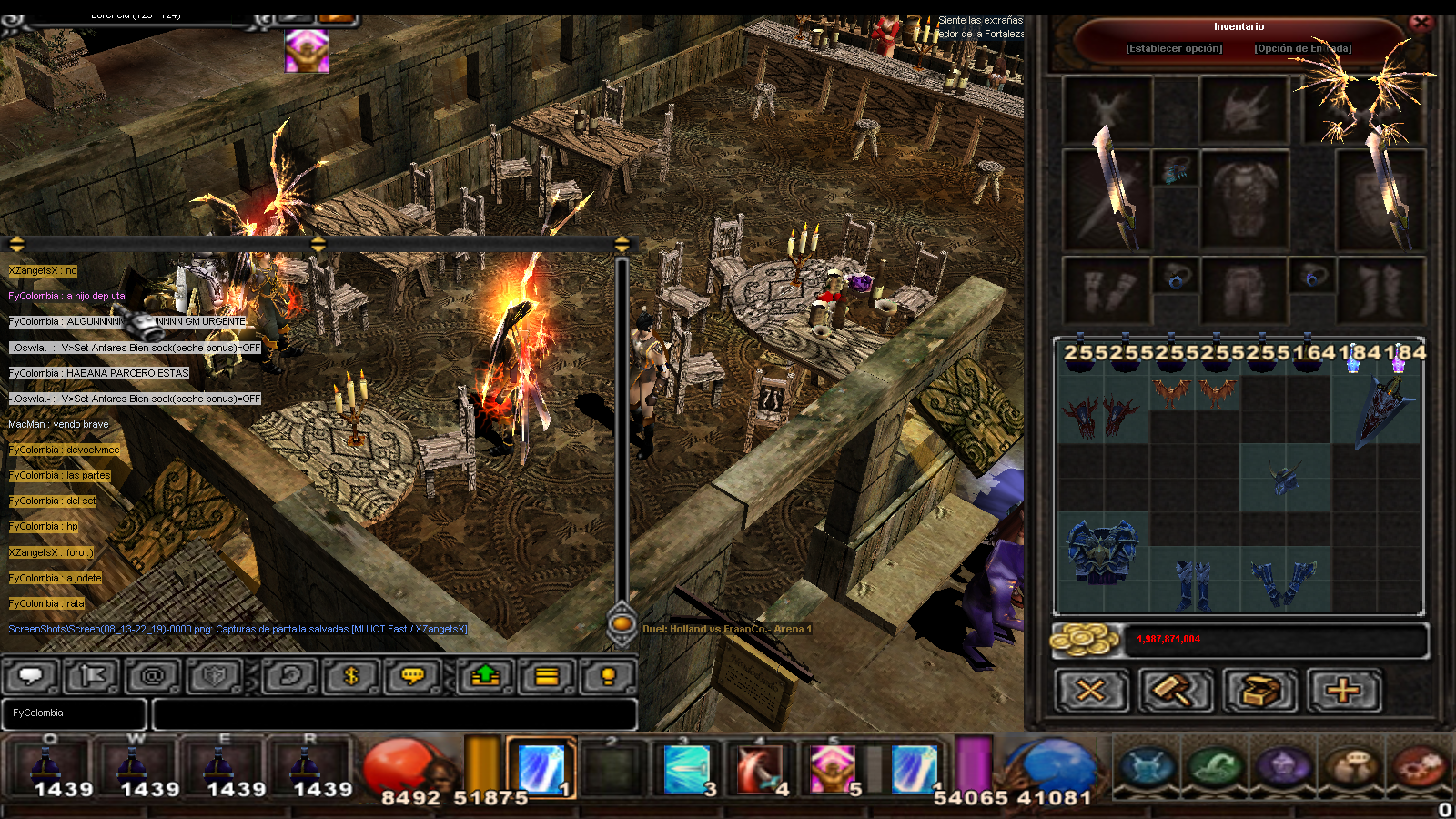Toggle the @ guild chat button
The width and height of the screenshot is (1456, 819).
pyautogui.click(x=153, y=676)
